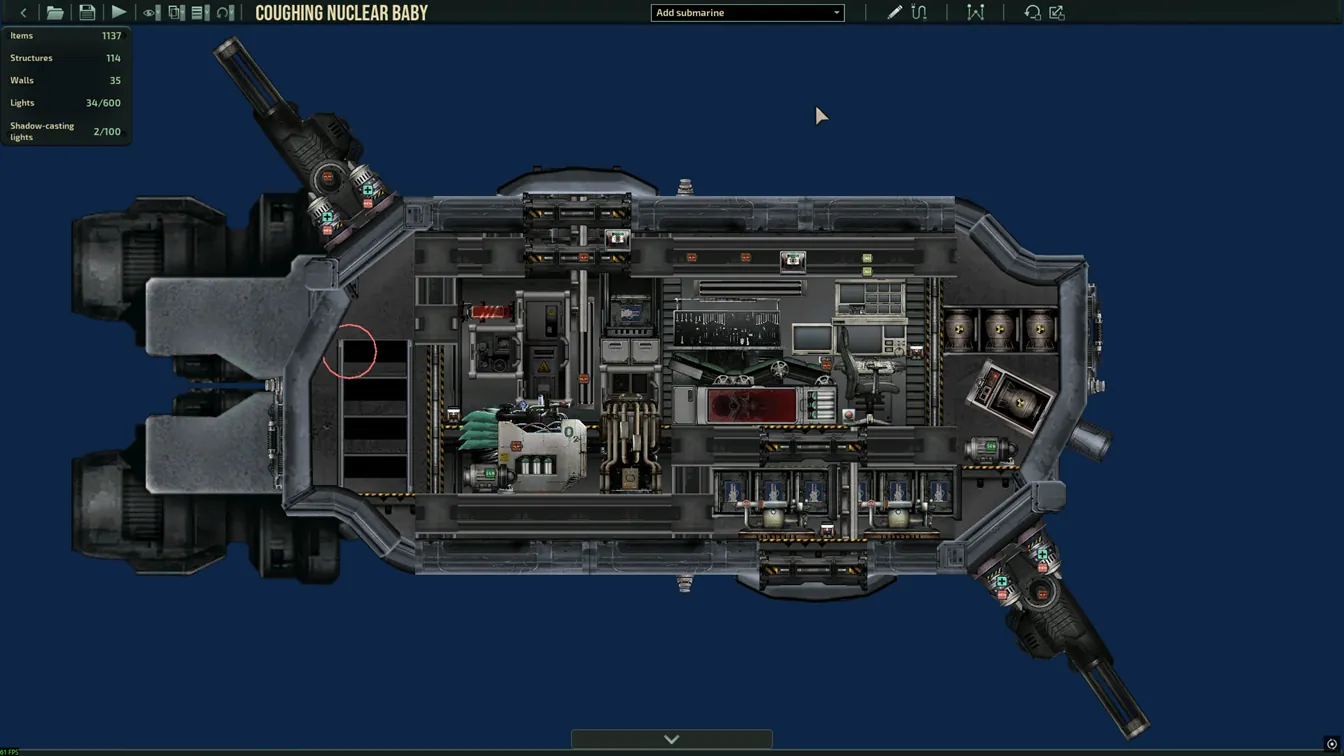The image size is (1344, 756).
Task: Expand the bottom panel with the chevron
Action: coord(671,739)
